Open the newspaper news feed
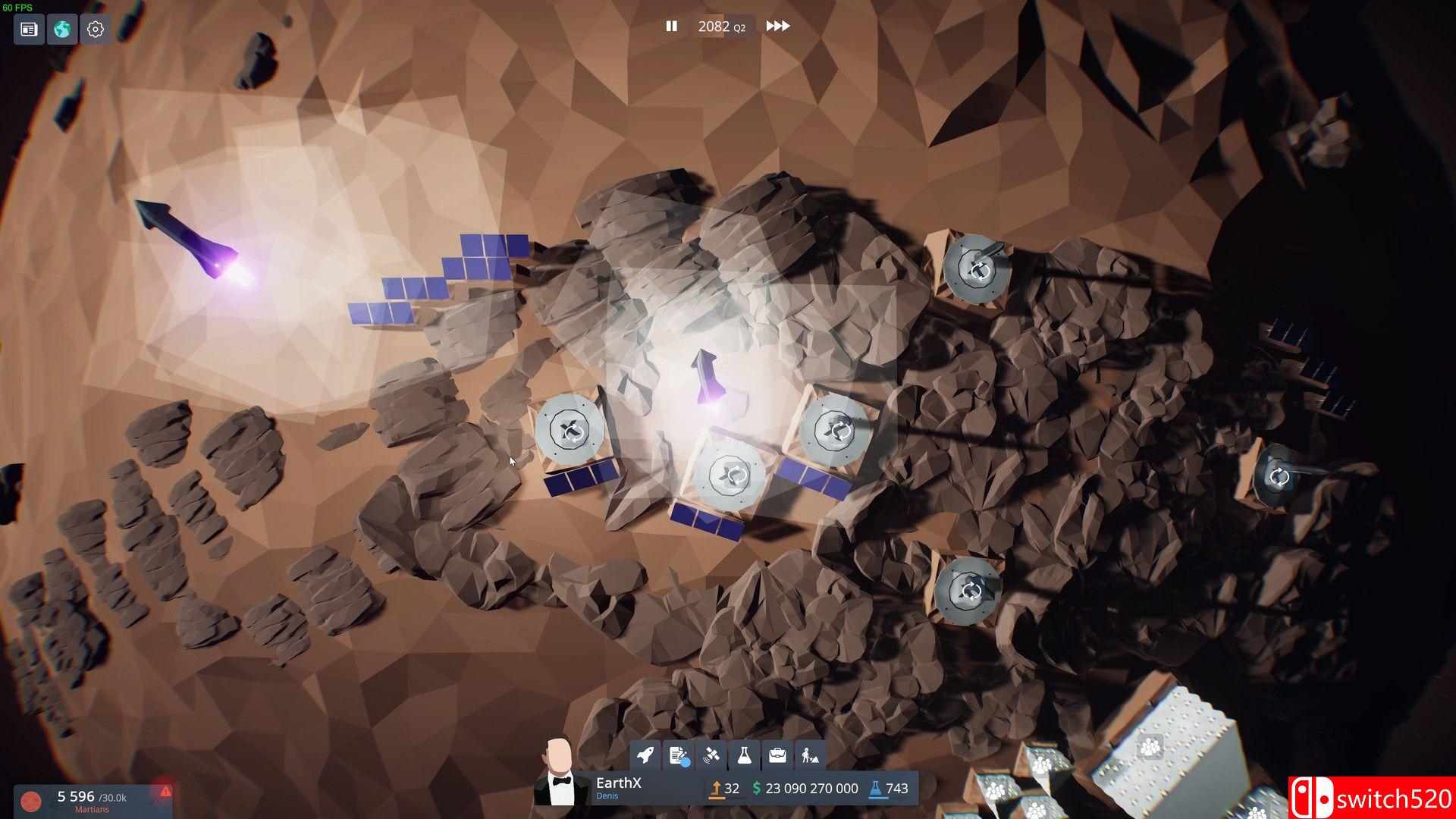1456x819 pixels. [x=28, y=29]
